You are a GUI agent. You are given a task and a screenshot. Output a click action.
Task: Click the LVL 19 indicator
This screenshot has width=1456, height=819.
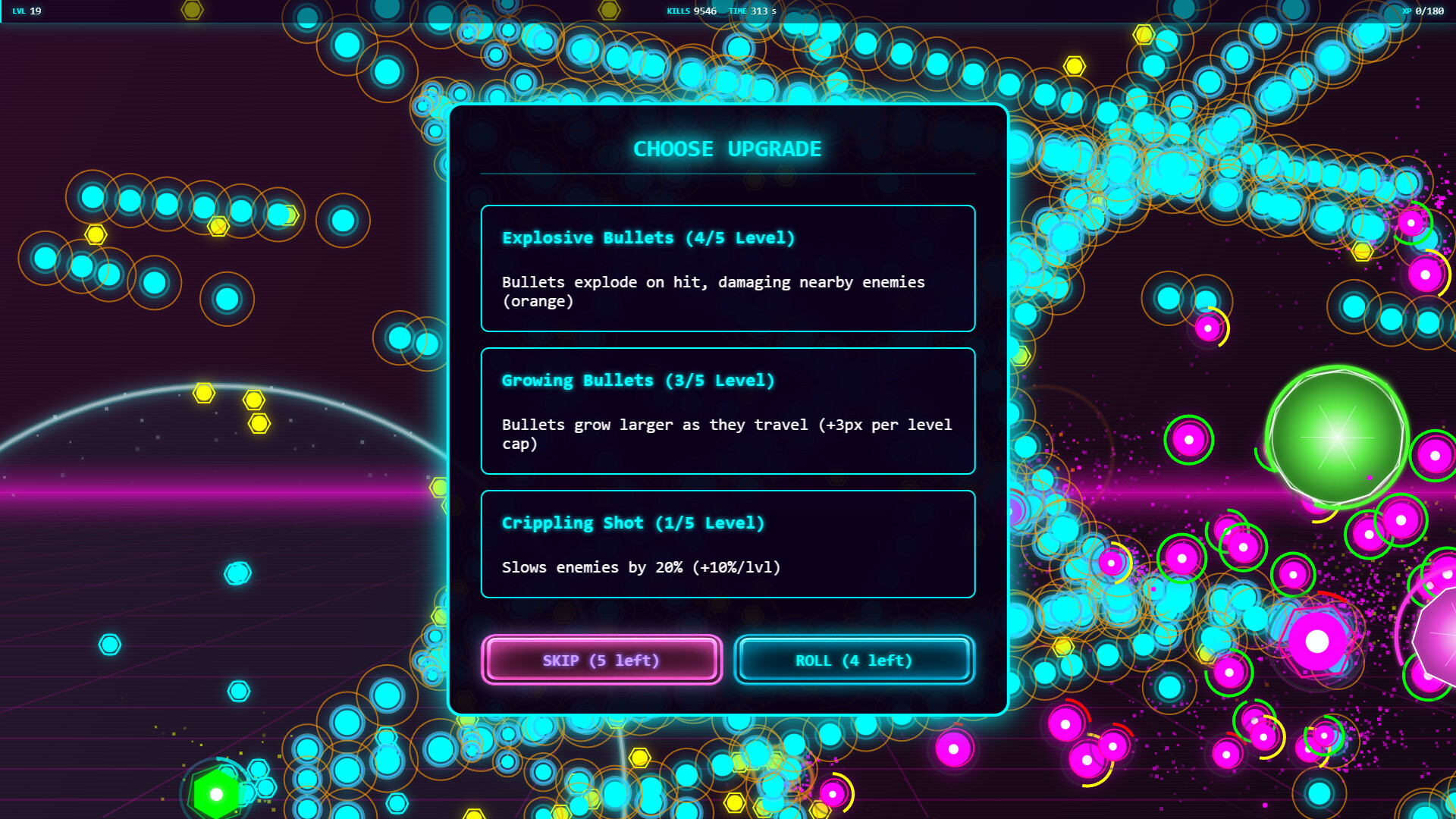(x=23, y=11)
